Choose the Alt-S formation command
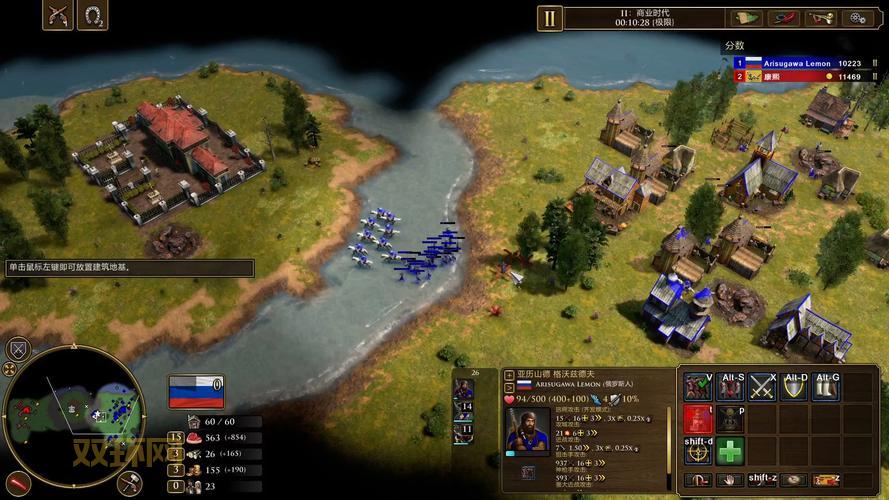Image resolution: width=889 pixels, height=500 pixels. pos(731,386)
